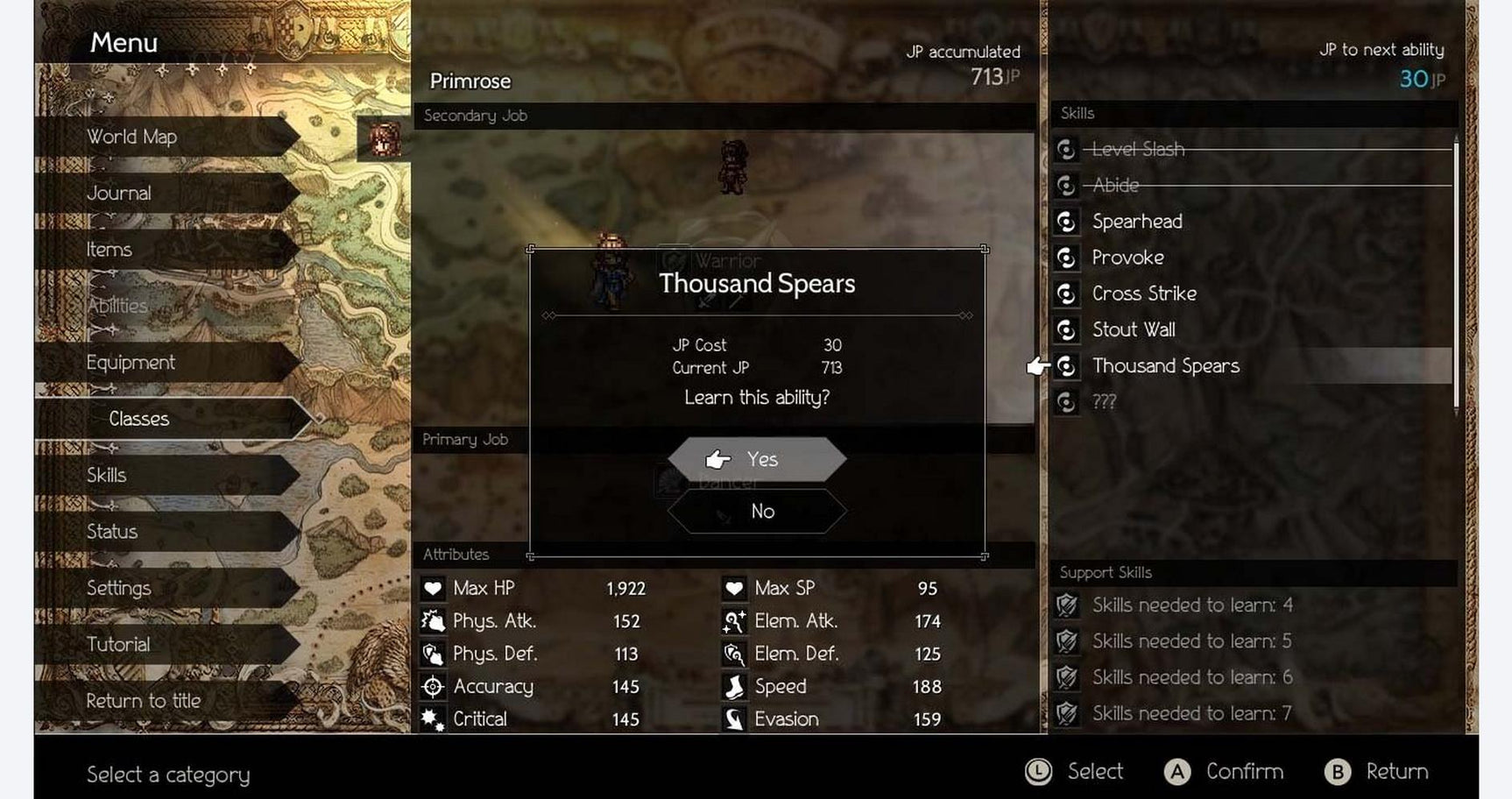1512x799 pixels.
Task: Click the Stout Wall ability icon
Action: pyautogui.click(x=1066, y=329)
